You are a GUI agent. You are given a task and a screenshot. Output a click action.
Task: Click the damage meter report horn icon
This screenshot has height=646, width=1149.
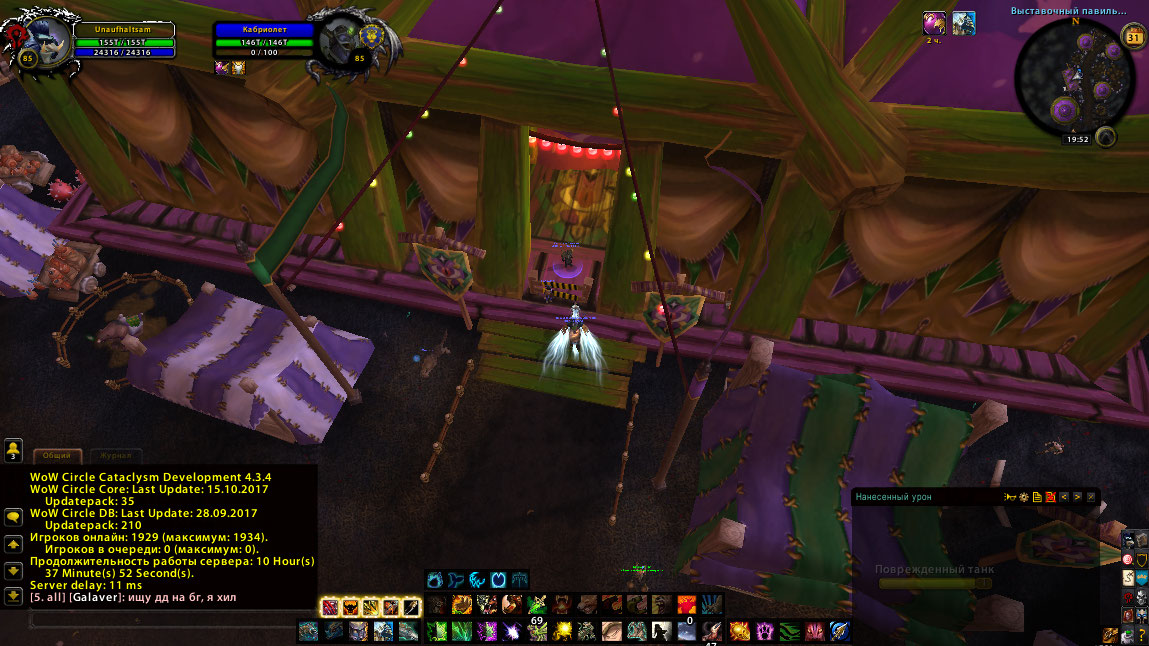click(x=1011, y=496)
